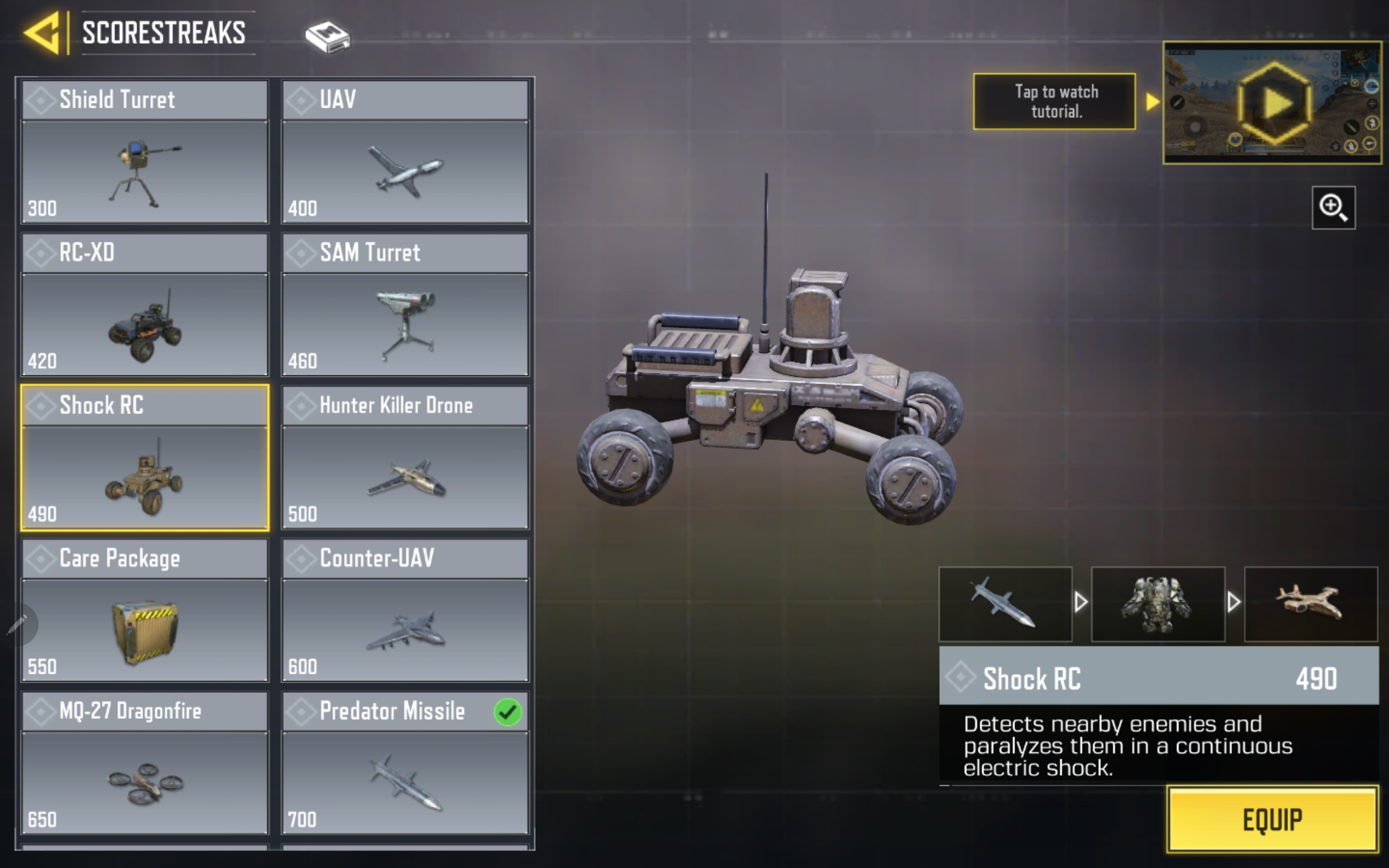Pick the SAM Turret scorestreak
Screen dimensions: 1389x868
405,305
